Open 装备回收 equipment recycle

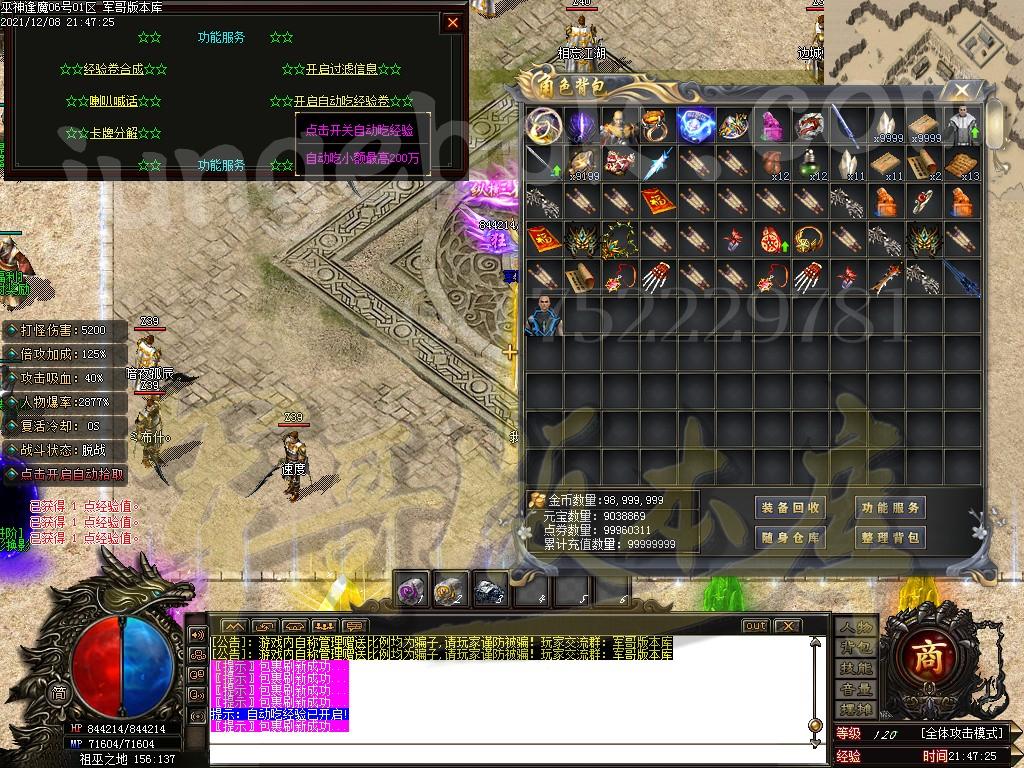pyautogui.click(x=790, y=508)
